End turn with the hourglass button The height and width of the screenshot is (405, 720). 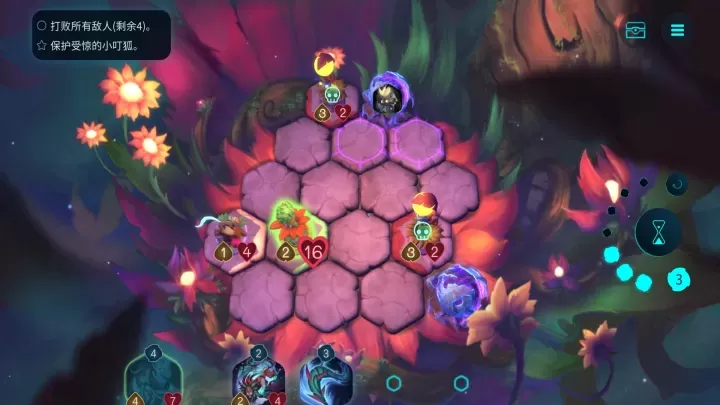pyautogui.click(x=658, y=233)
